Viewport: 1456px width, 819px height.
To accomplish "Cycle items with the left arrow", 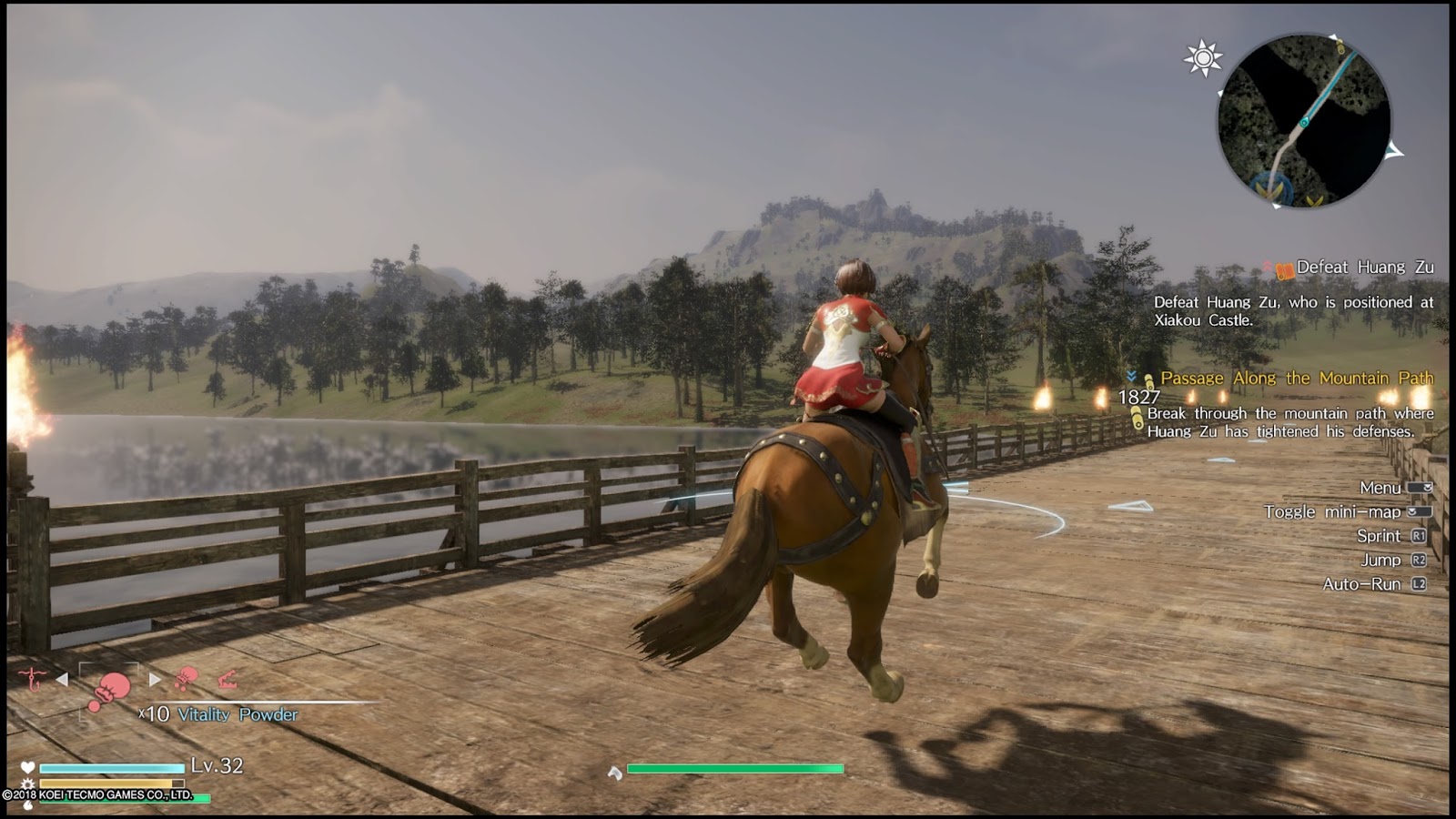I will [x=62, y=679].
